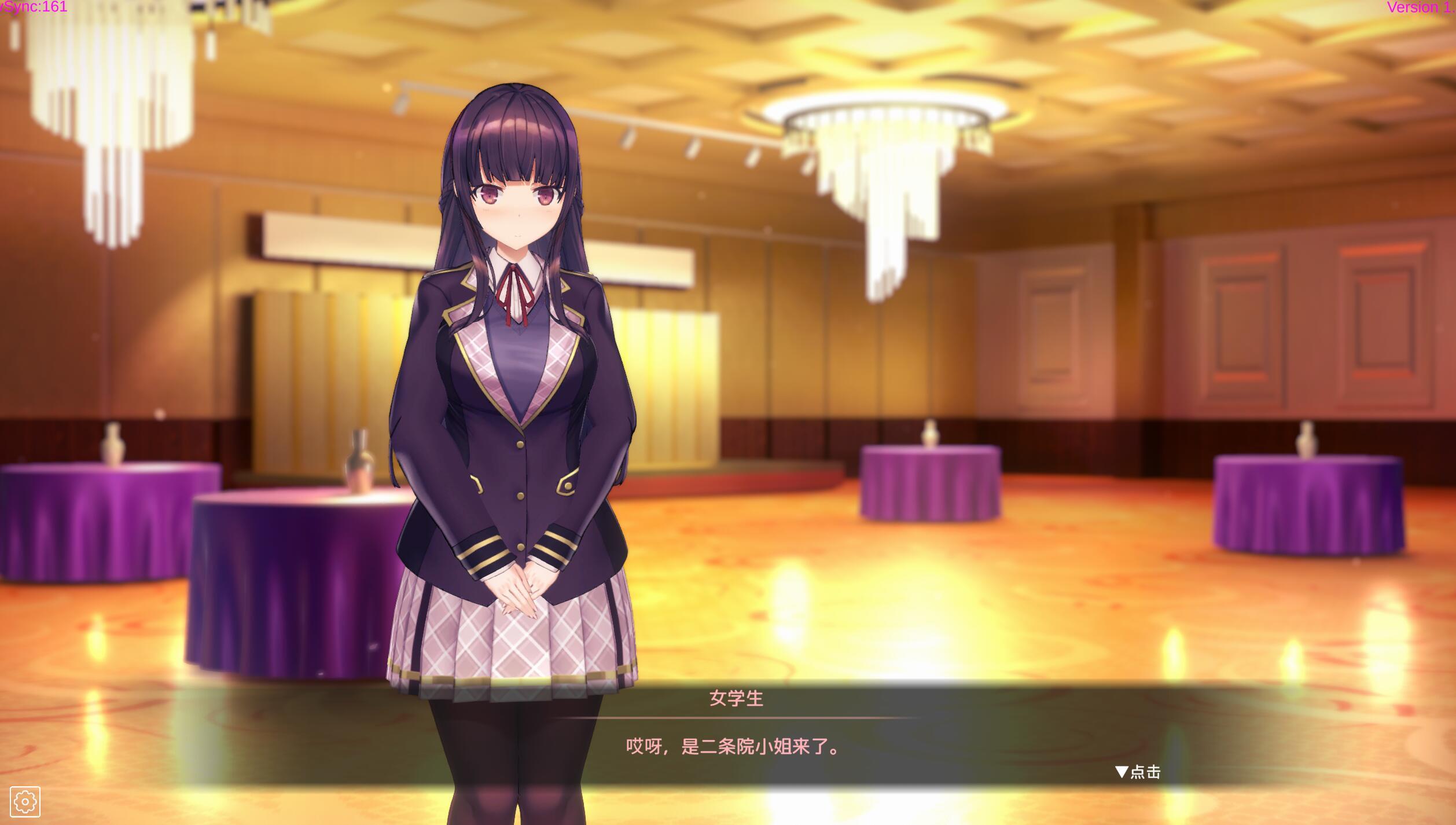Screen dimensions: 1456x825
Task: Open the settings gear icon
Action: click(25, 801)
